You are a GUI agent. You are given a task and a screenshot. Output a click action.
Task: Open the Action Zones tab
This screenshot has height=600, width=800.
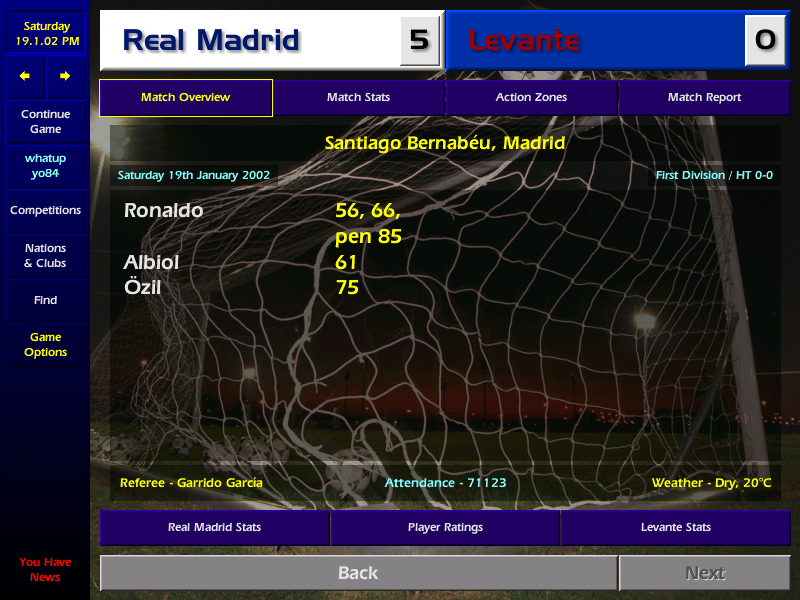tap(531, 98)
